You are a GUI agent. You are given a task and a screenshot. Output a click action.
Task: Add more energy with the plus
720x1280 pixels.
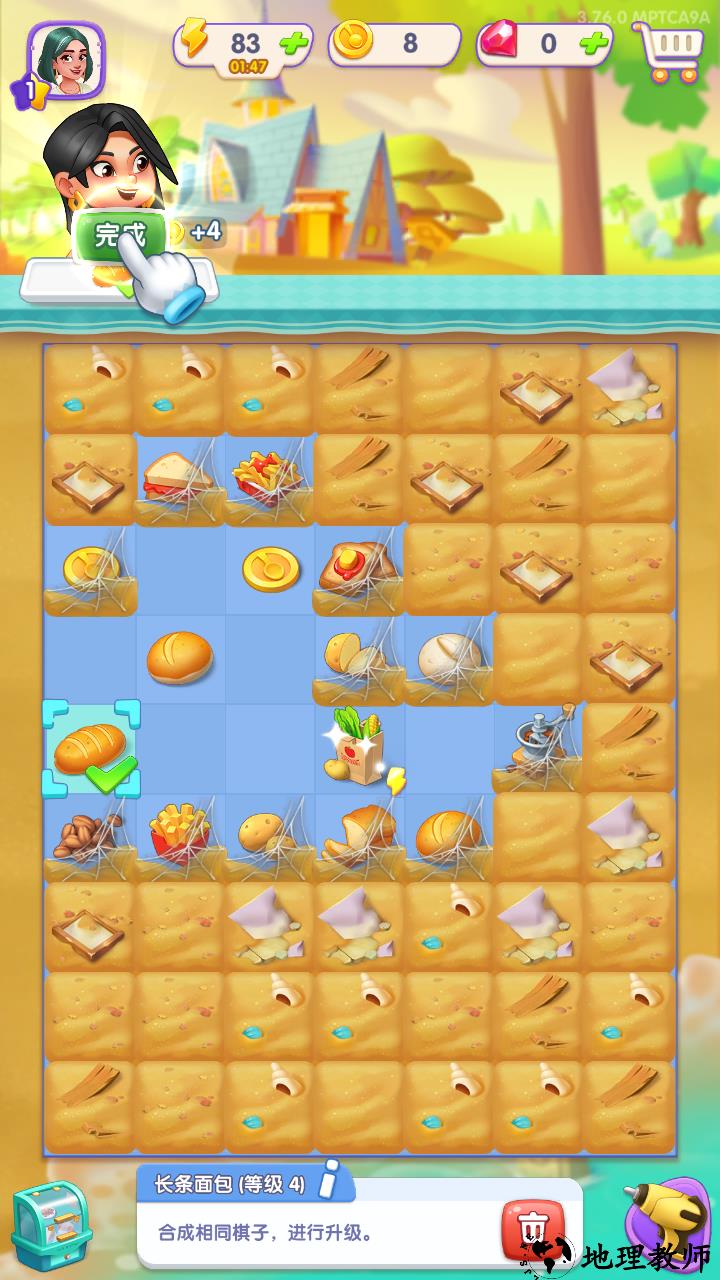point(294,44)
